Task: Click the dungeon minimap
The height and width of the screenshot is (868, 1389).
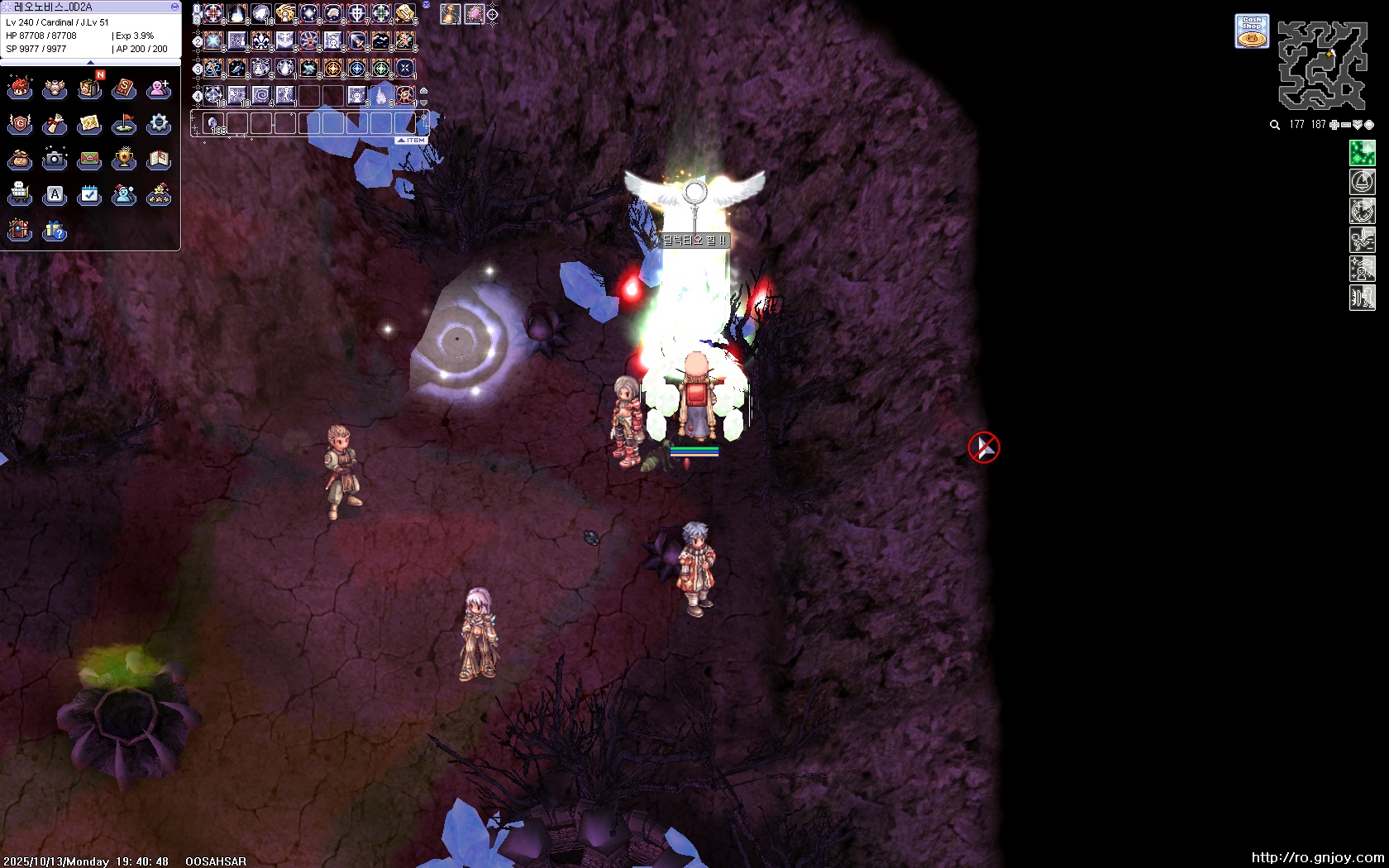Action: tap(1322, 66)
